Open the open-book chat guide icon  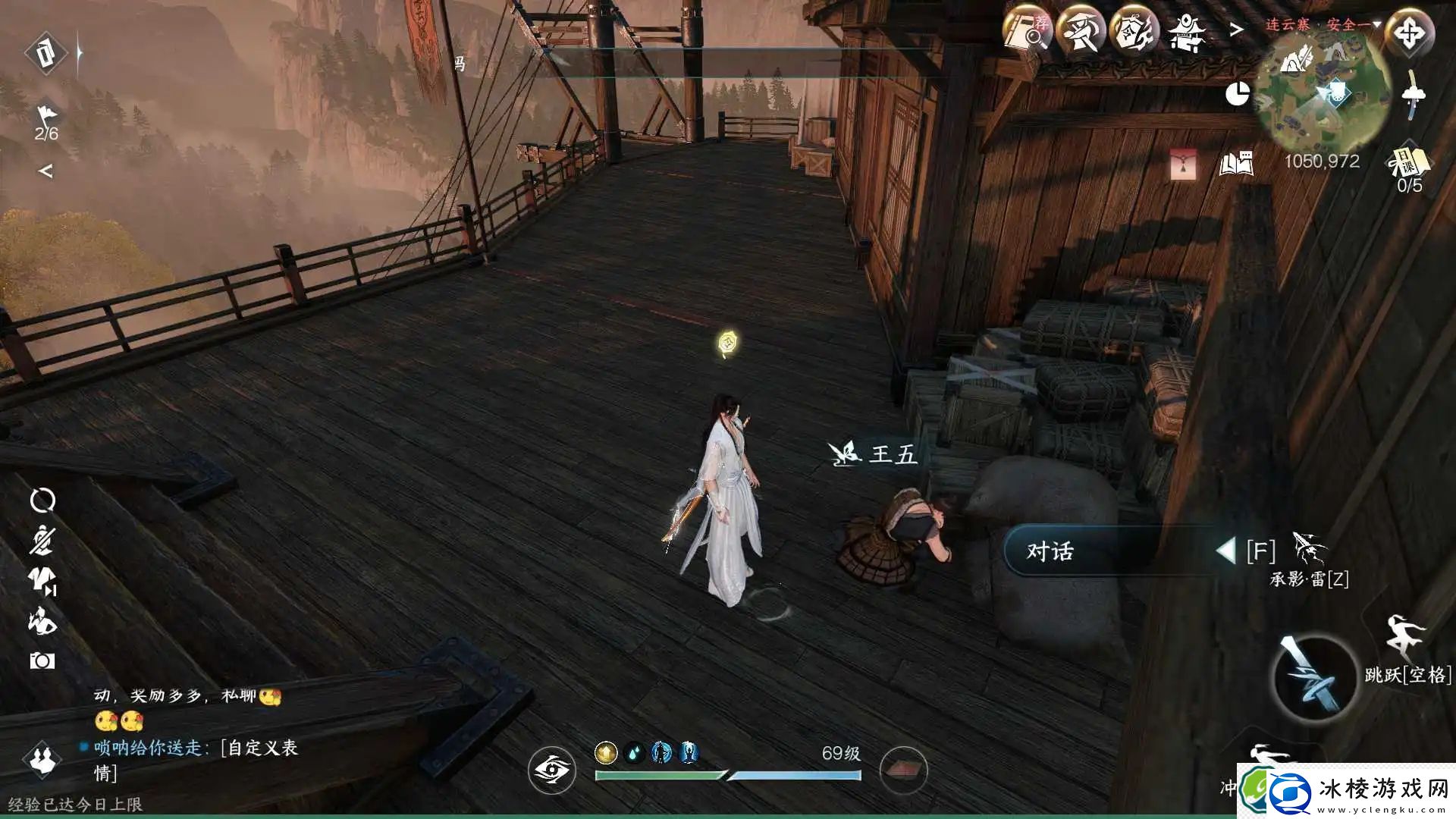[x=1235, y=164]
